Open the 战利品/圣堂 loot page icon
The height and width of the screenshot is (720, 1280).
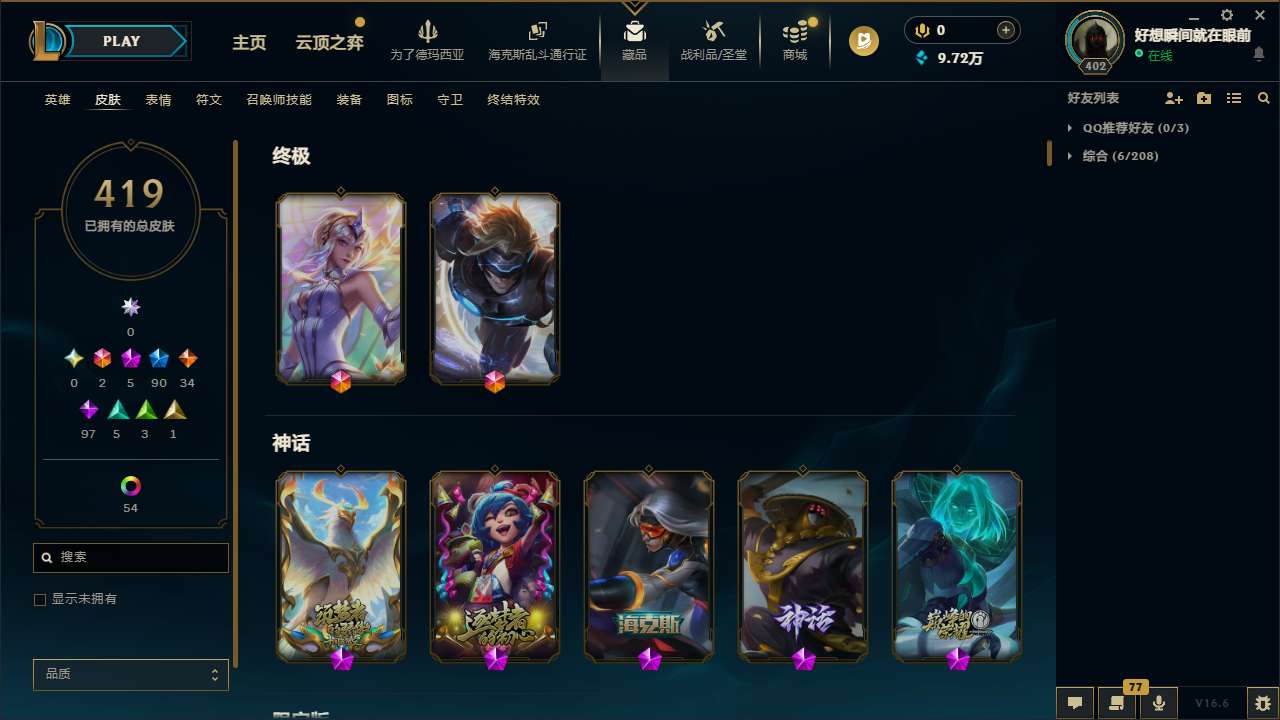713,40
